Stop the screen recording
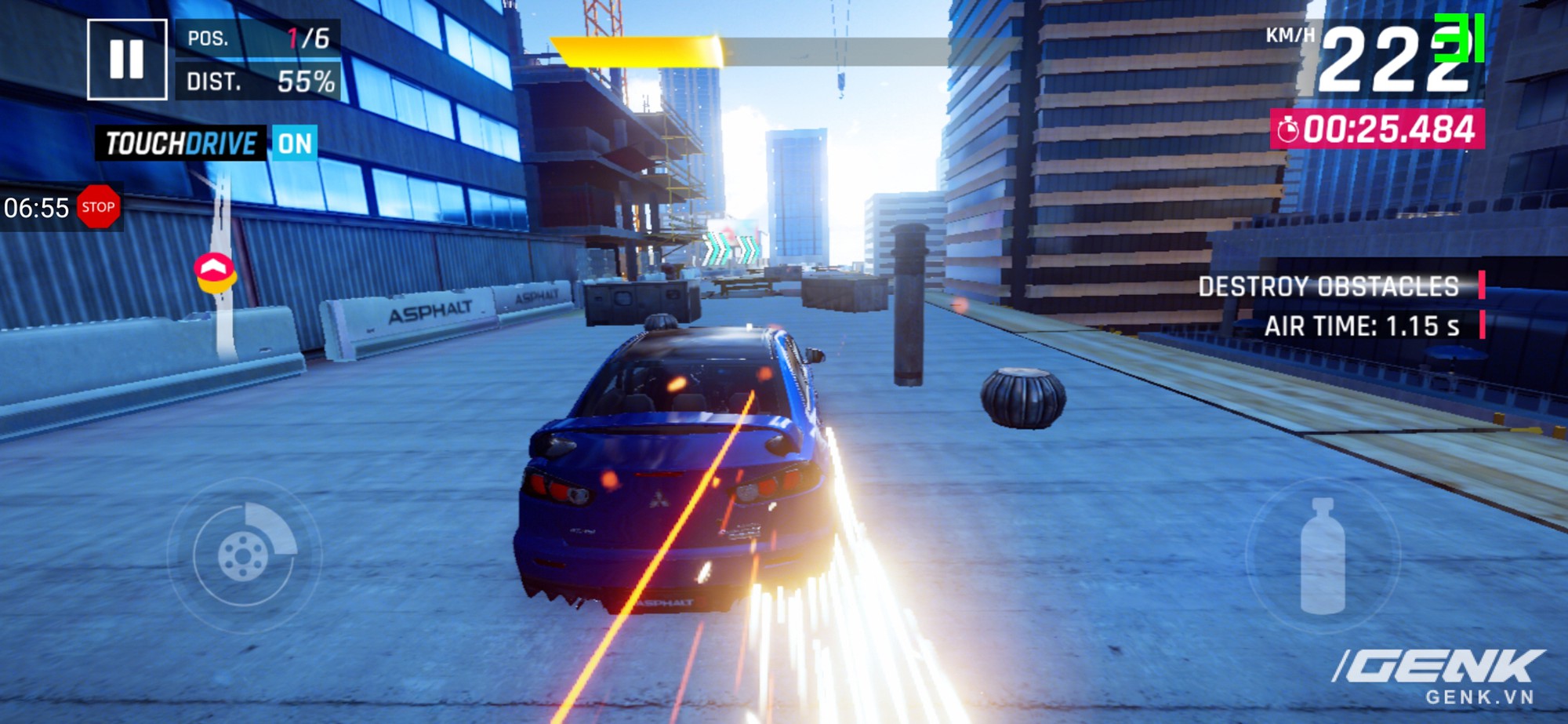Screen dimensions: 1568x724 98,207
